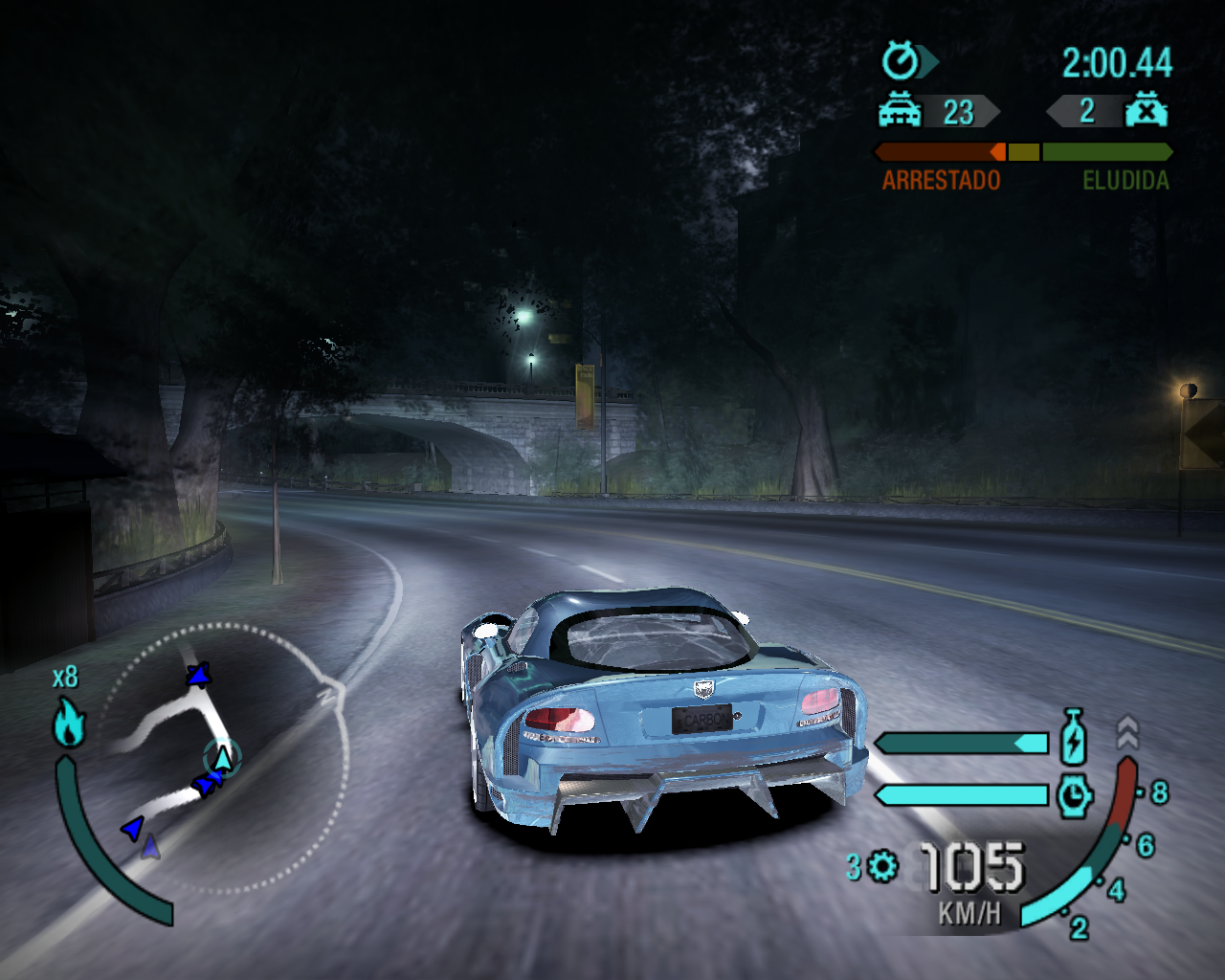Click the crossed-out evaded cop car icon
Image resolution: width=1225 pixels, height=980 pixels.
click(x=1147, y=111)
